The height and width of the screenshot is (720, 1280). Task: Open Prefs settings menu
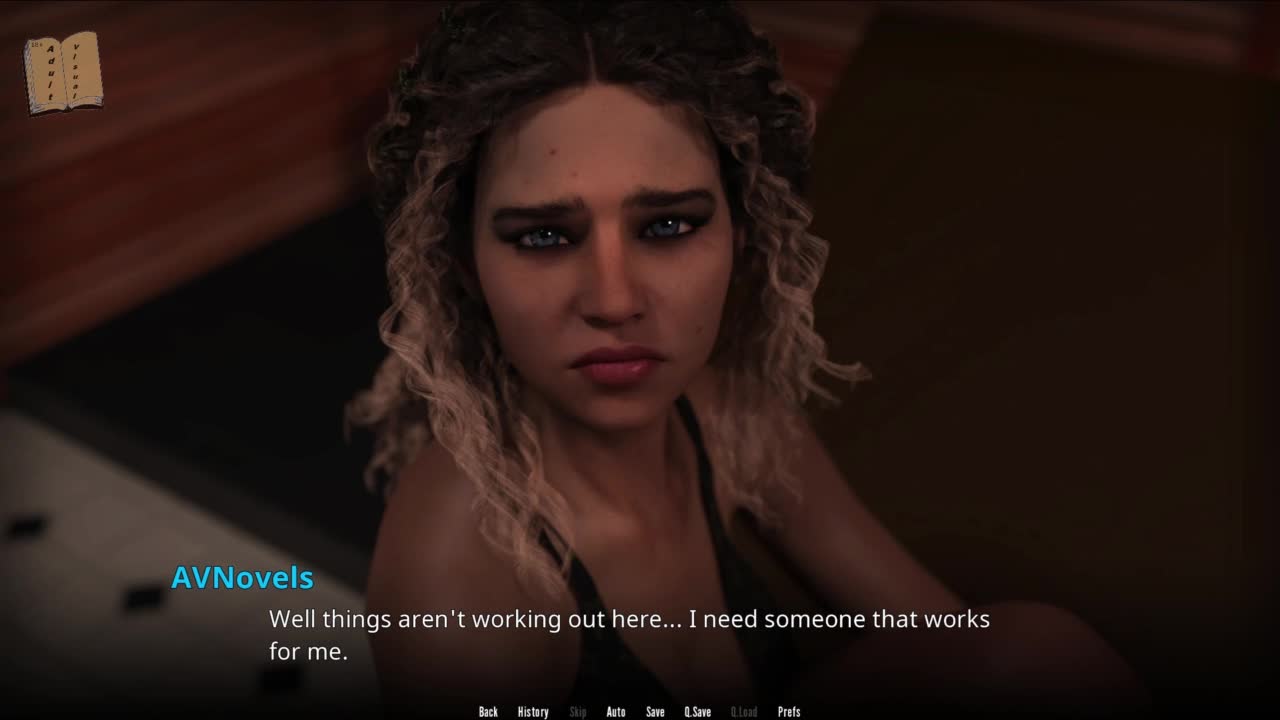pos(789,712)
